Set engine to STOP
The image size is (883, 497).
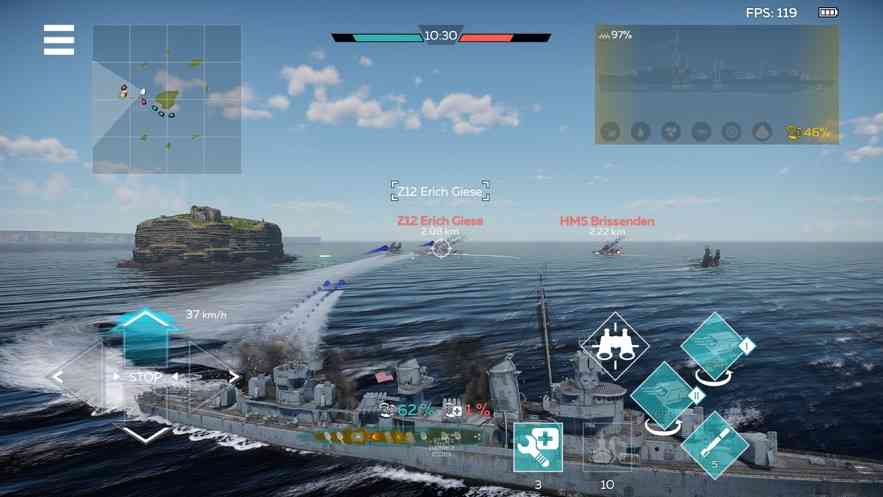(x=146, y=377)
